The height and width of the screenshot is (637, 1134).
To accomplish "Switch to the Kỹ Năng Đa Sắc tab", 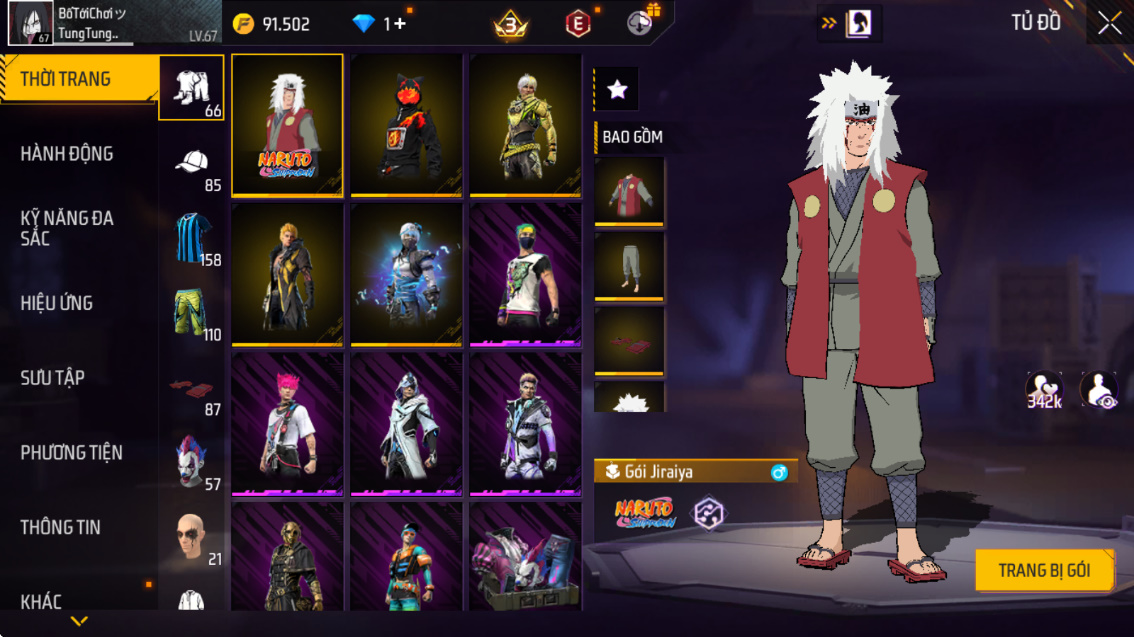I will point(67,228).
